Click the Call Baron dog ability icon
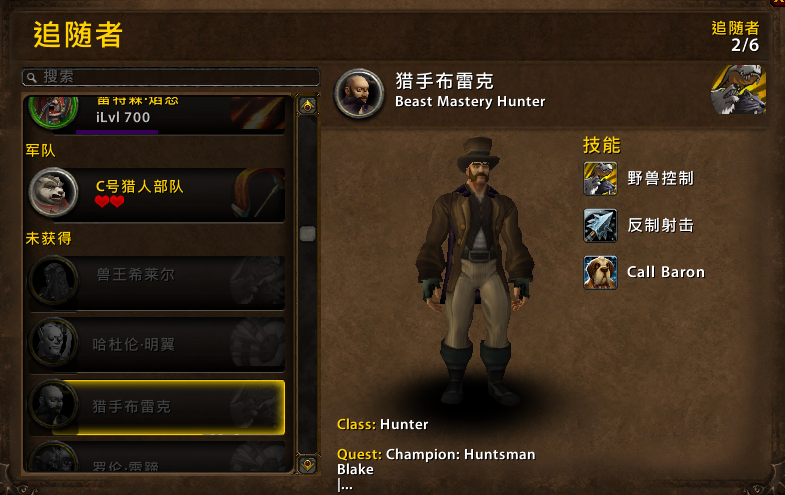Viewport: 785px width, 495px height. (x=600, y=272)
